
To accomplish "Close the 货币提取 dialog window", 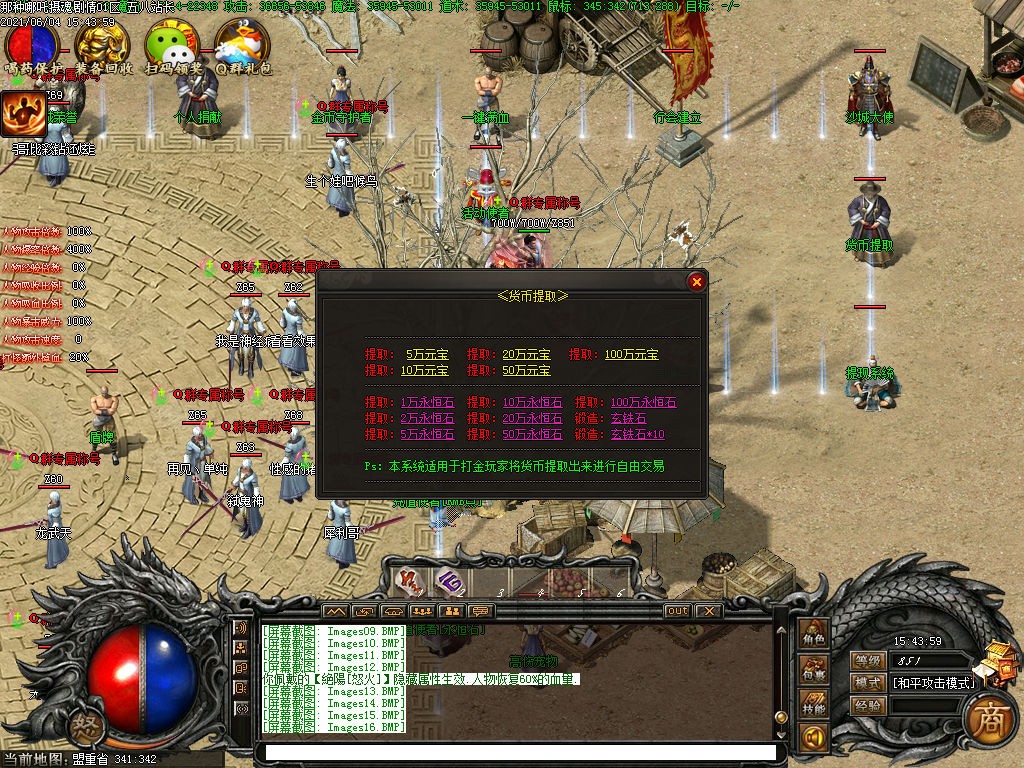I will (697, 282).
